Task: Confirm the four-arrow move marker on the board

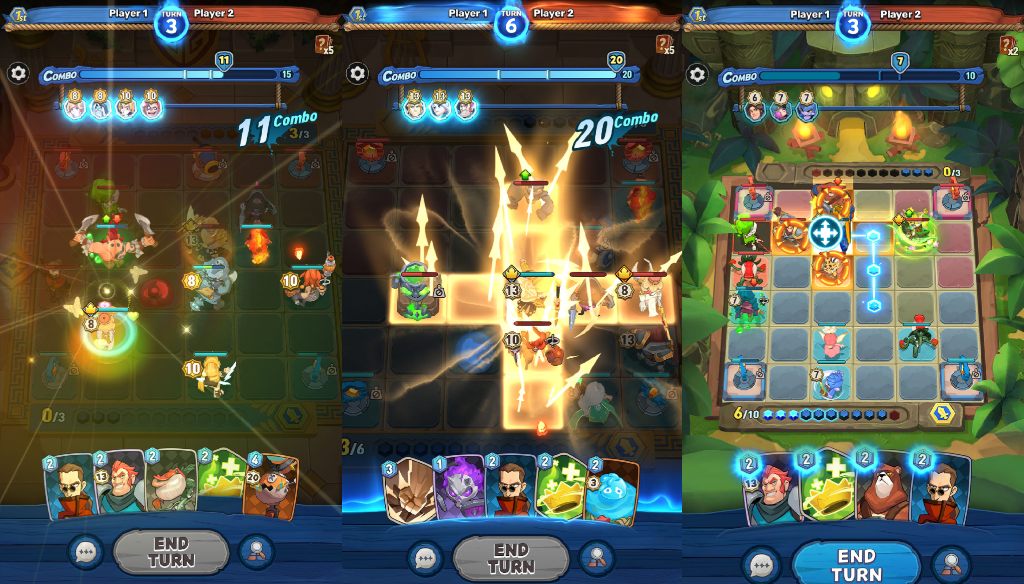Action: click(825, 233)
